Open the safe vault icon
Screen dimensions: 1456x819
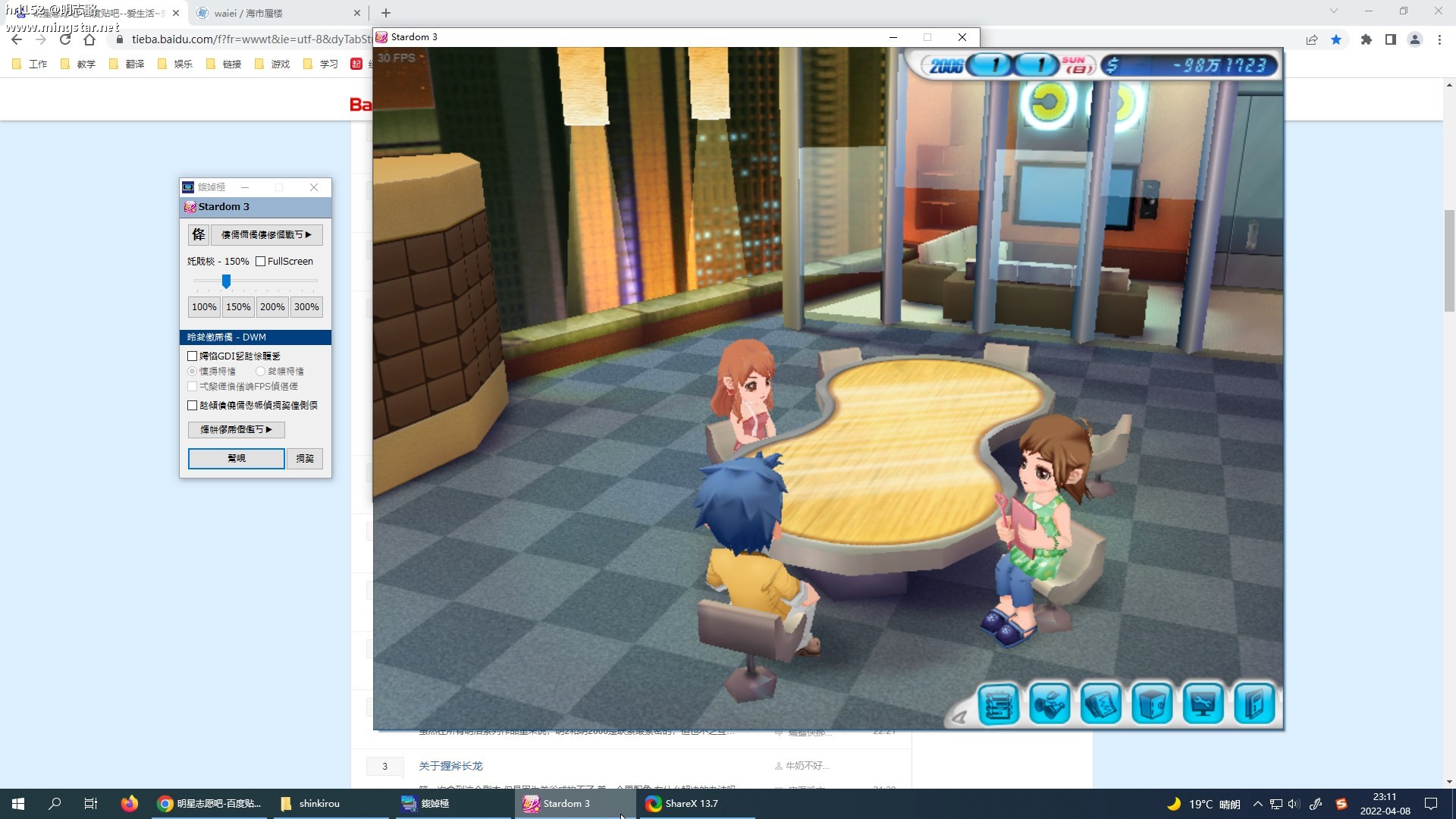[1151, 704]
